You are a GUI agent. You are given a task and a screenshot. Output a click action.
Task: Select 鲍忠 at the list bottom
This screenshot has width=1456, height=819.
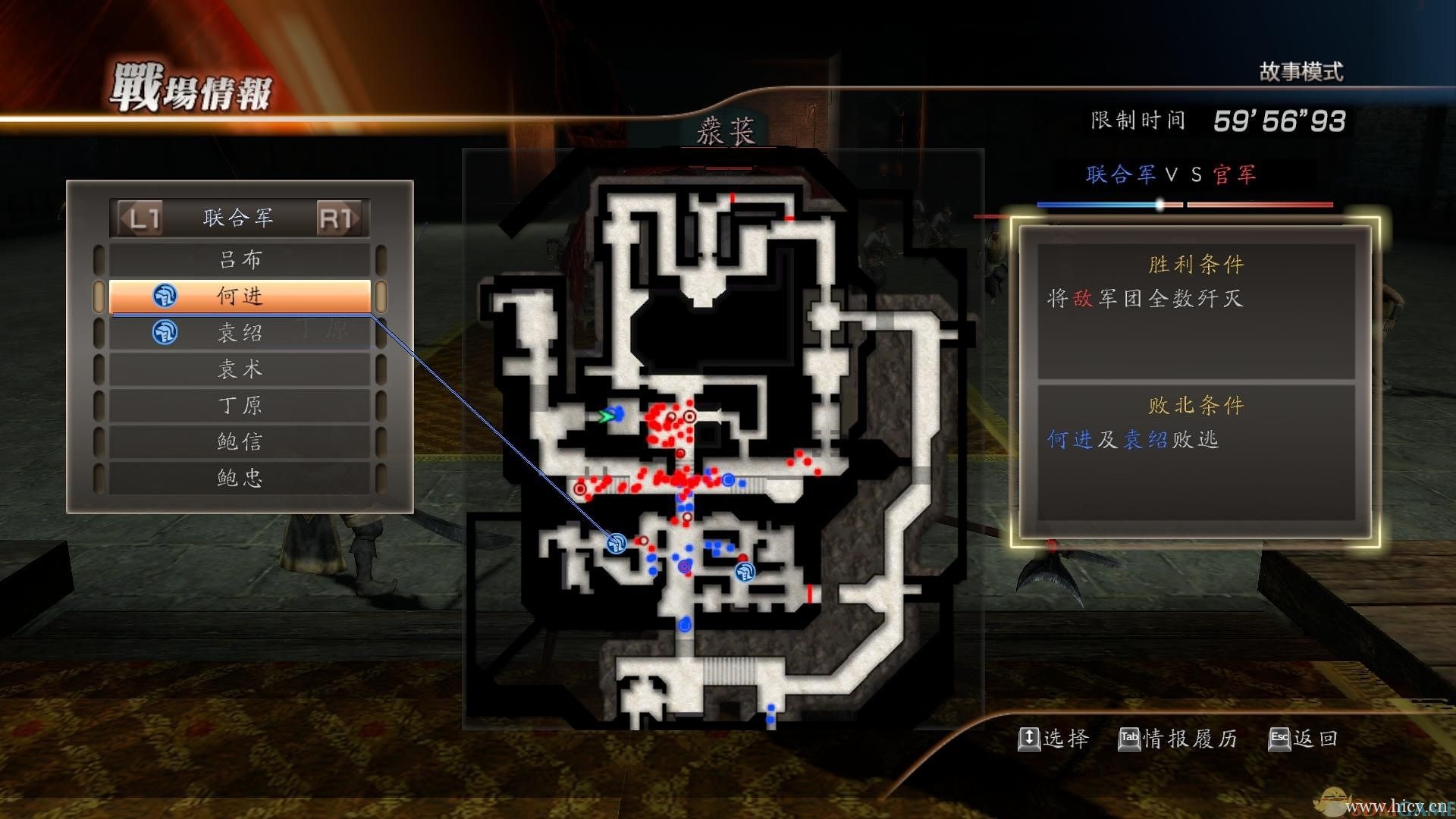[240, 478]
